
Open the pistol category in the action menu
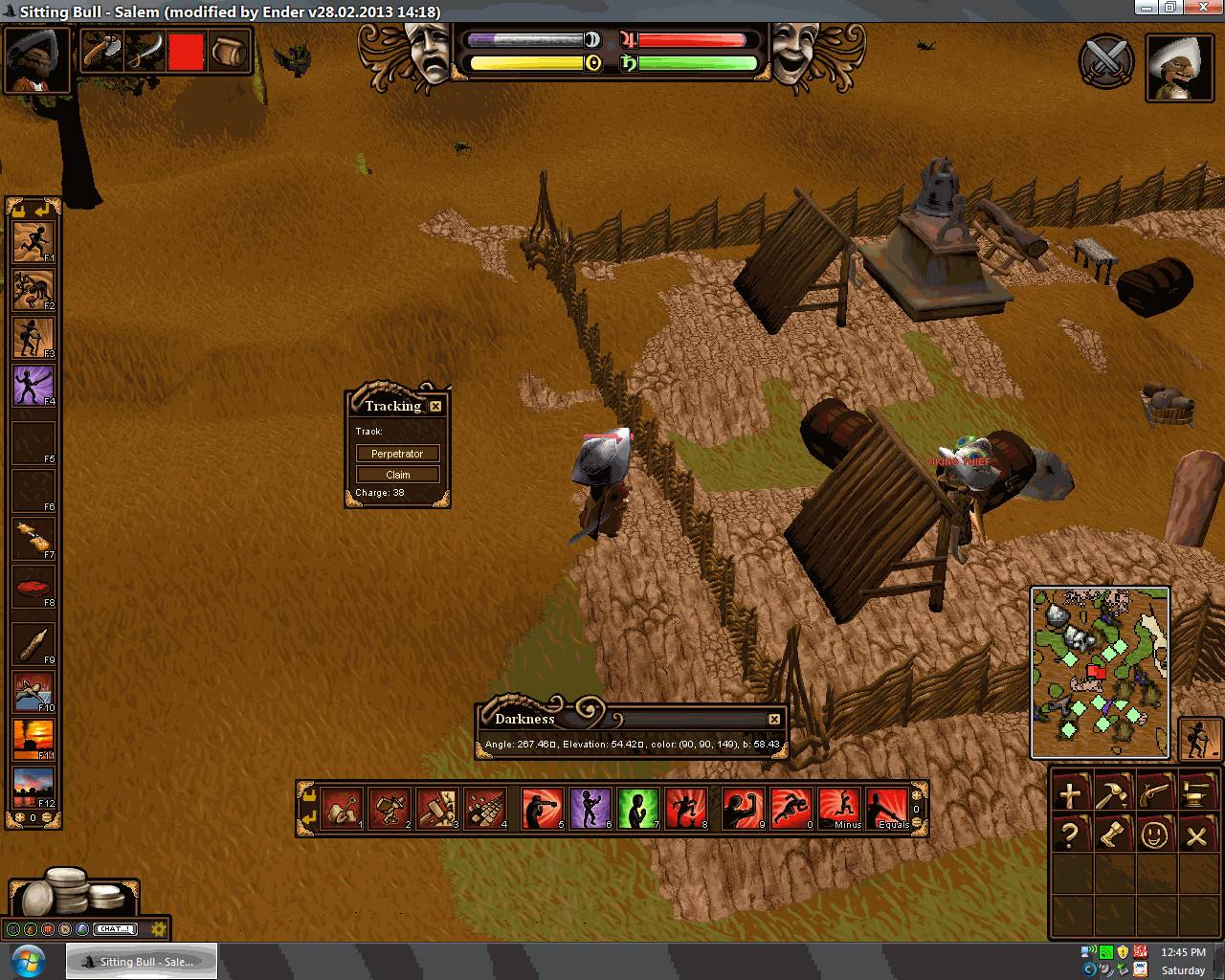coord(1153,793)
